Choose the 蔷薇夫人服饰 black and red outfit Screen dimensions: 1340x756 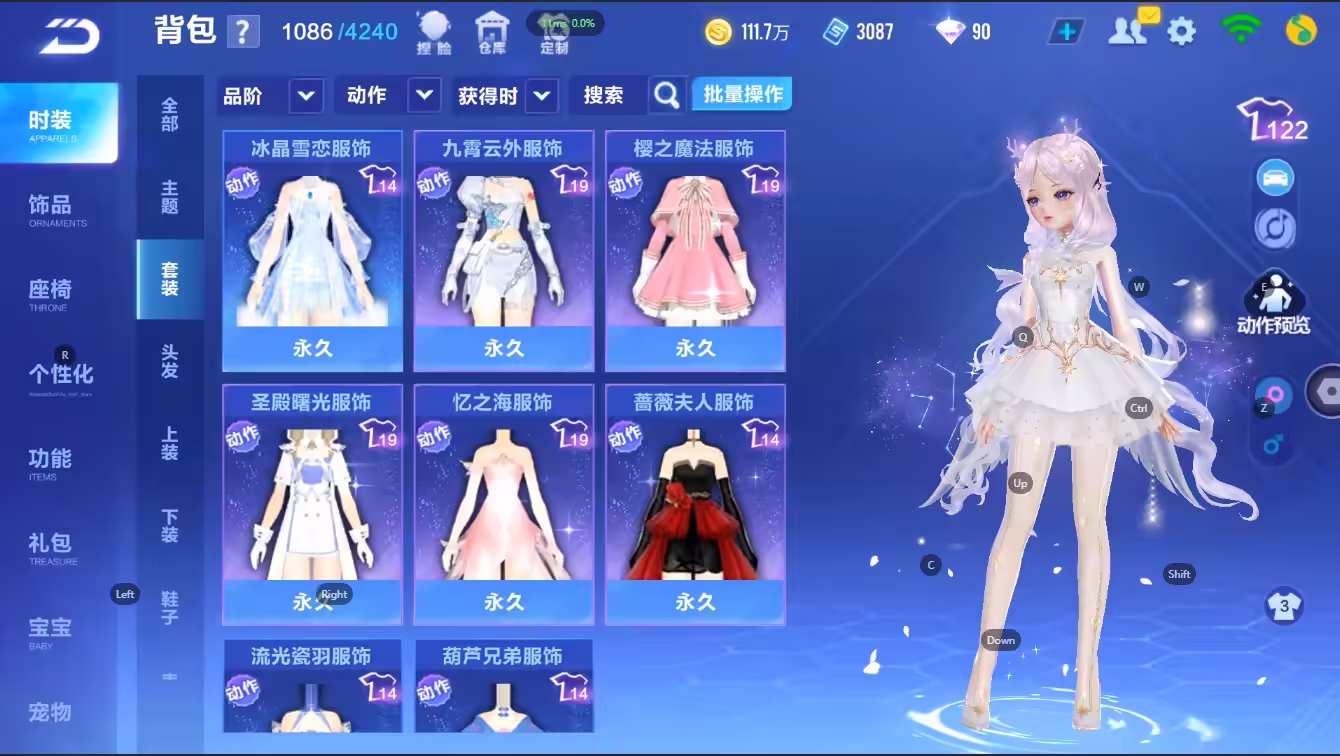pos(695,504)
